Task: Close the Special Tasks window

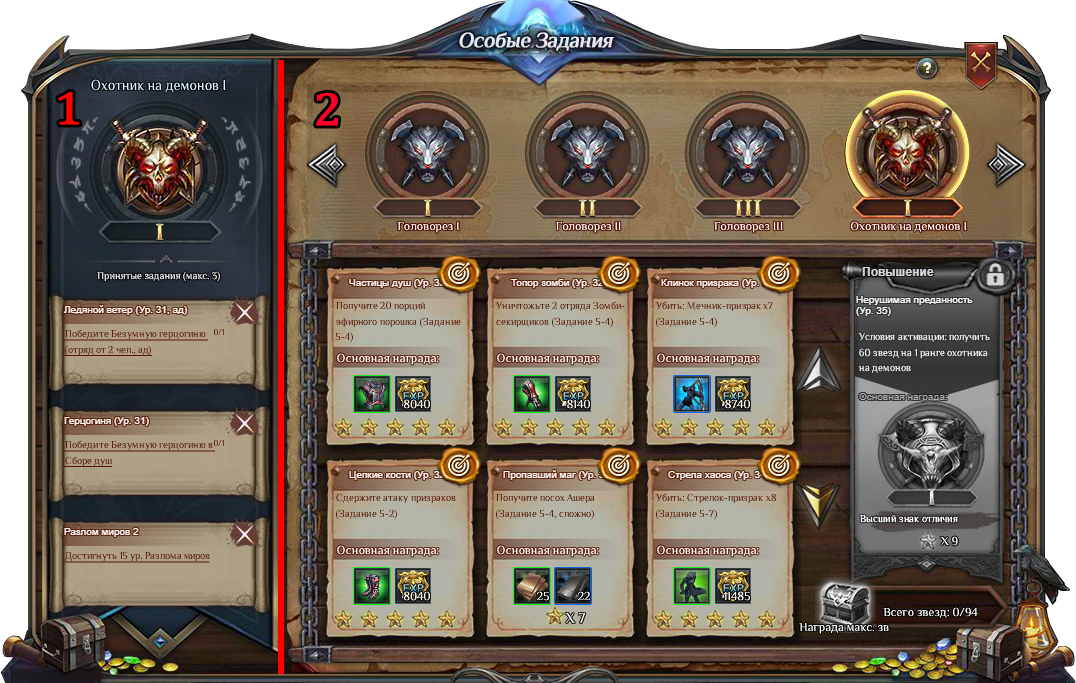Action: (x=981, y=65)
